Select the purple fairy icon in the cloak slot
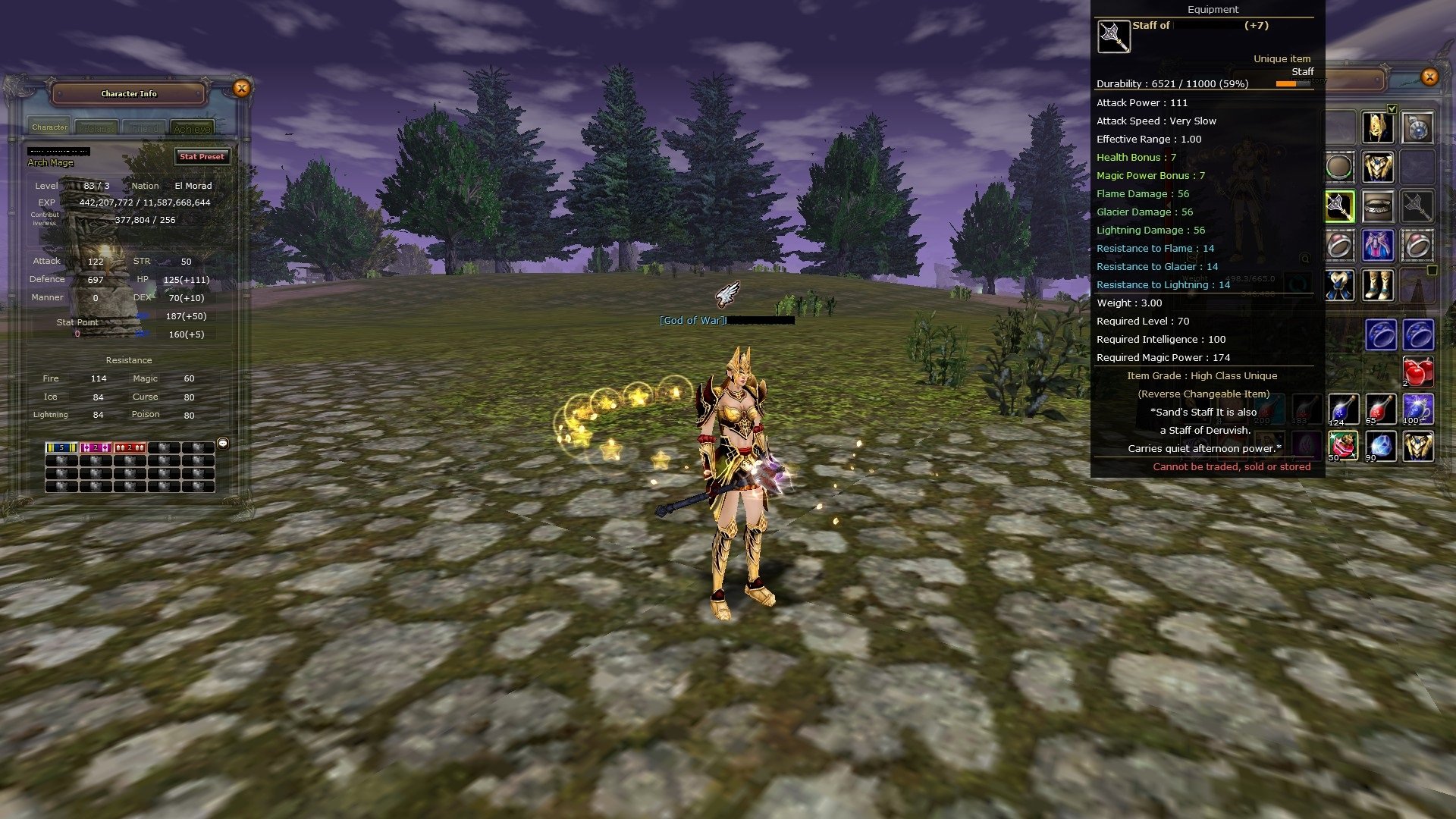Screen dimensions: 1456x819 pos(1377,245)
